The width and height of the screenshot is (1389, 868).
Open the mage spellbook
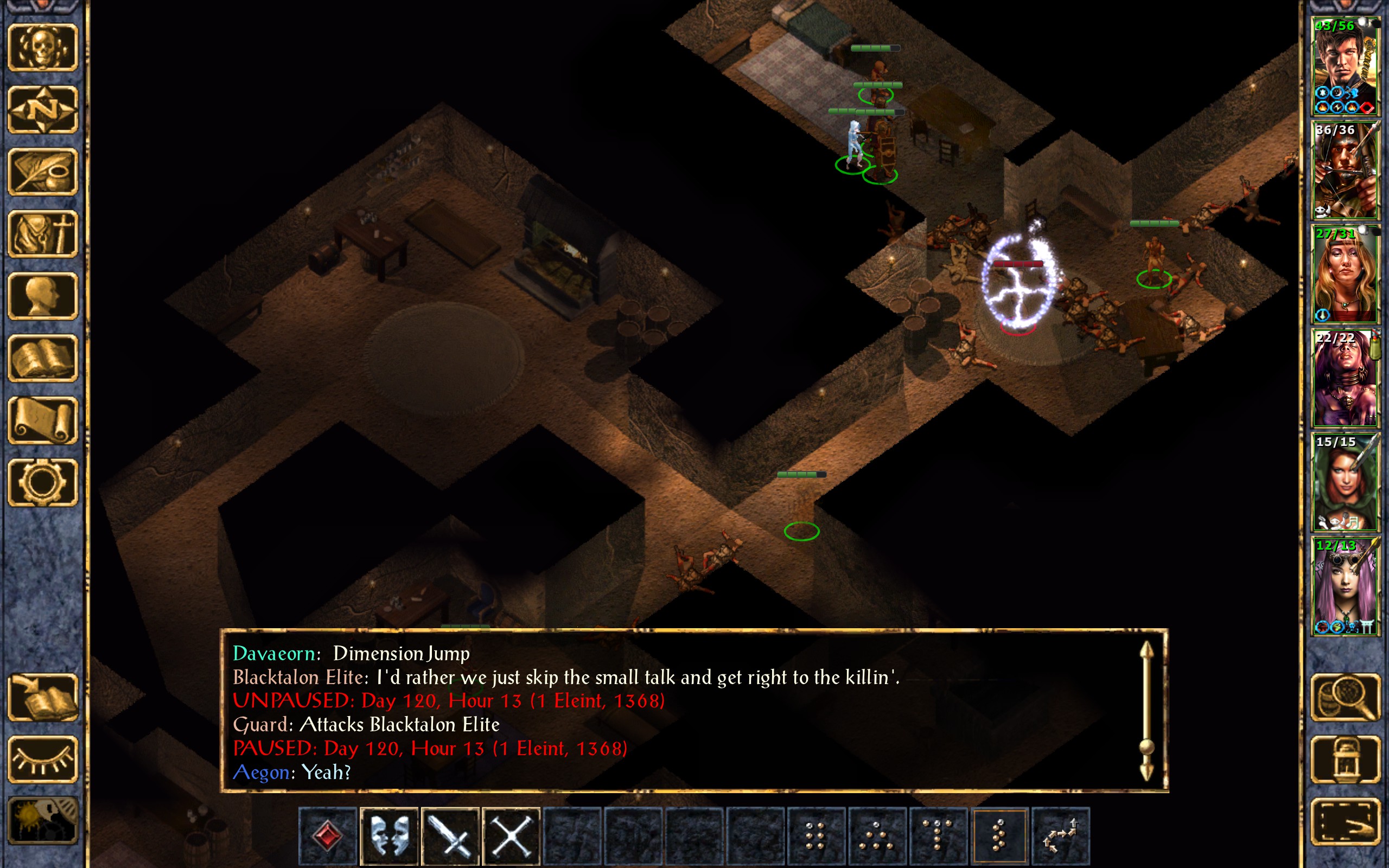(x=42, y=358)
